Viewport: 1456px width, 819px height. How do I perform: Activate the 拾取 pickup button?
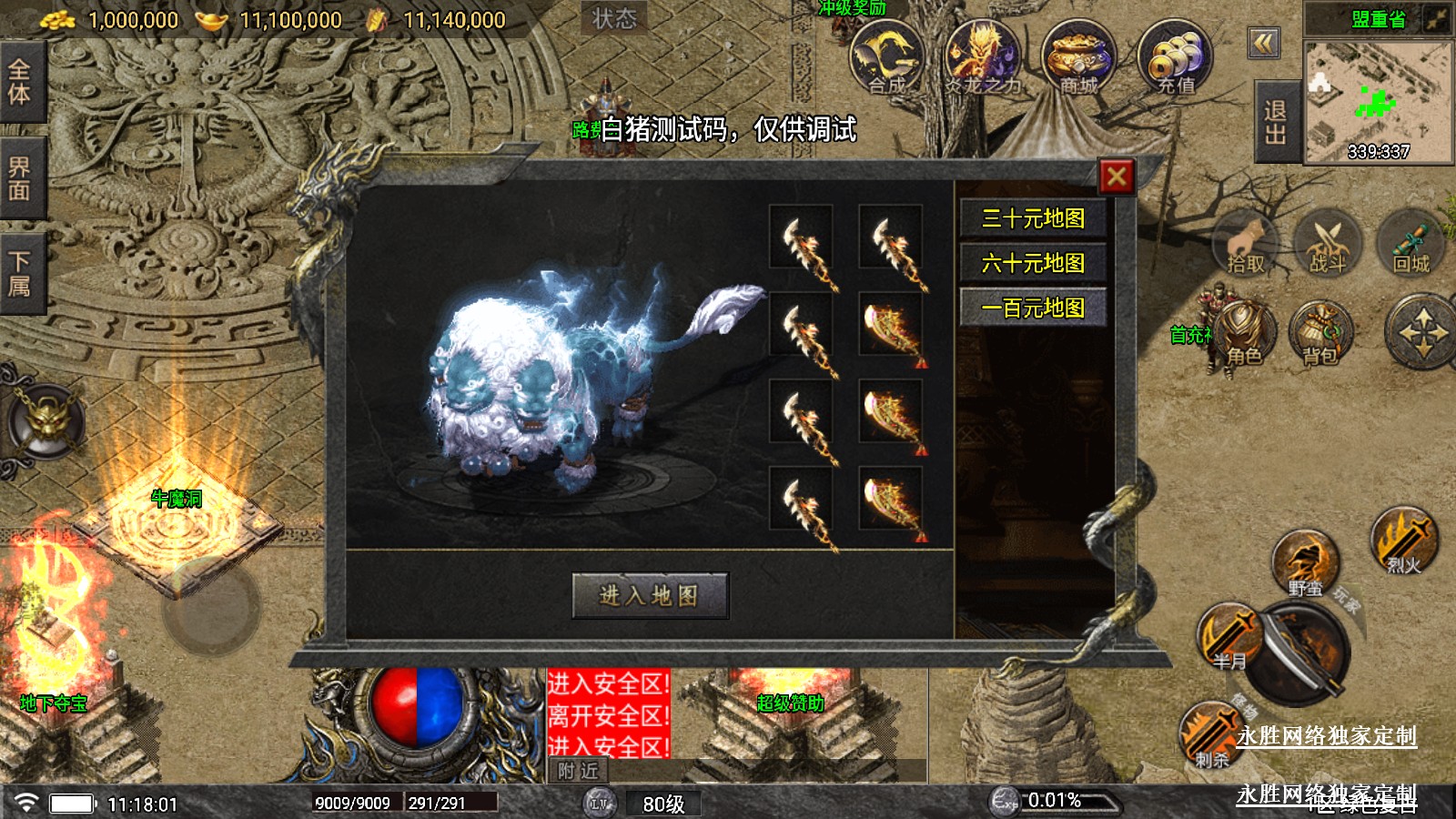coord(1247,245)
